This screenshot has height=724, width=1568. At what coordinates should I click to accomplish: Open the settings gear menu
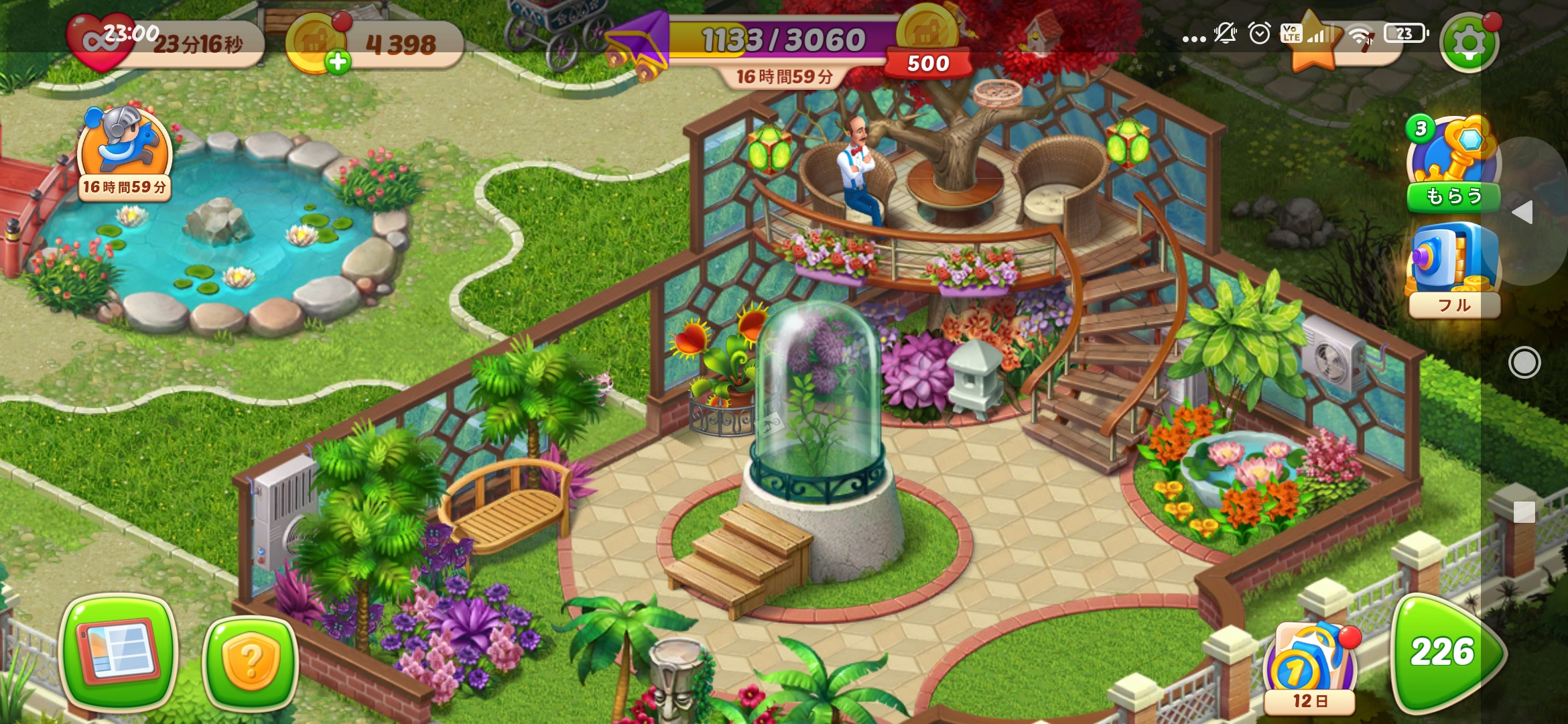tap(1469, 43)
